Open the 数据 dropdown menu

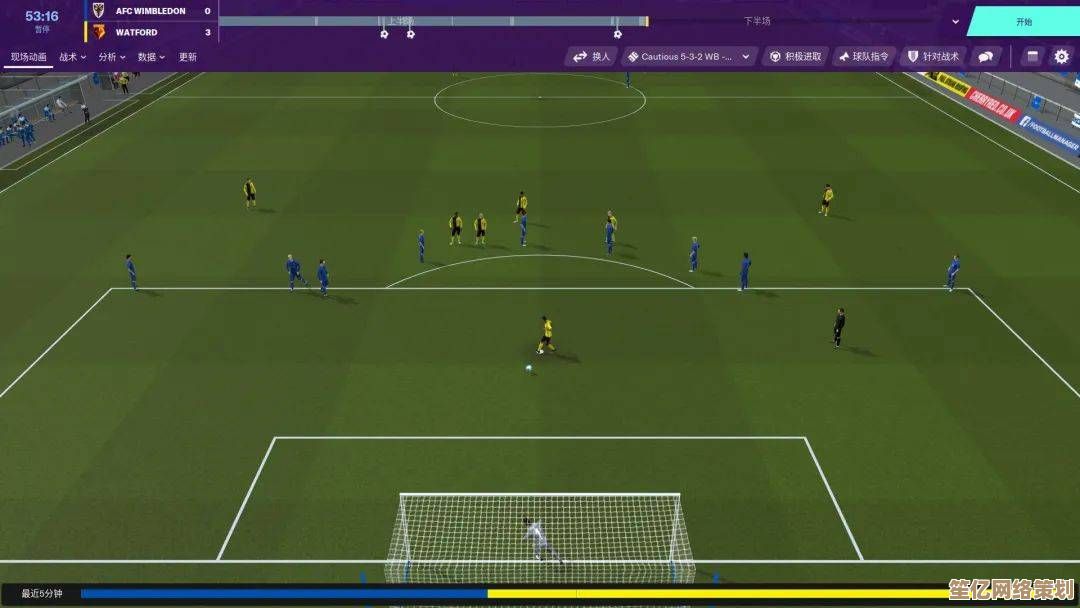[x=151, y=57]
